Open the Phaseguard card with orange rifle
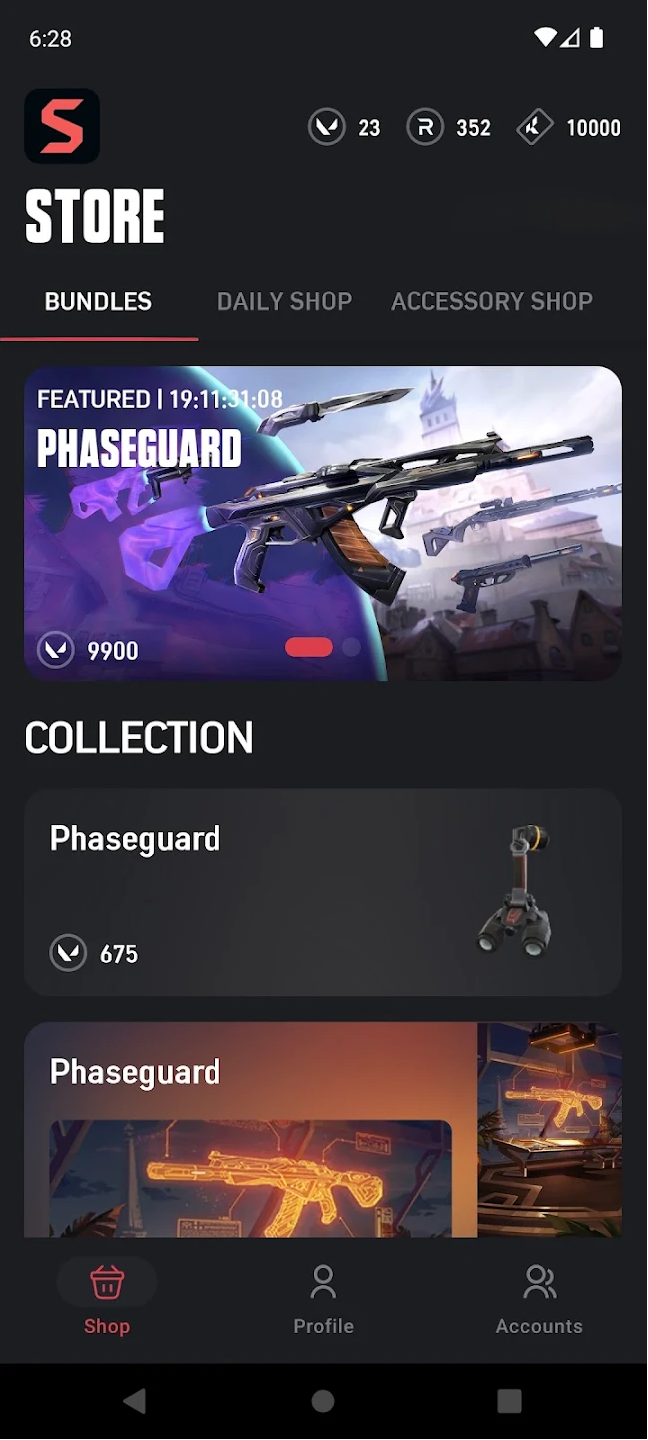This screenshot has height=1440, width=648. (x=323, y=1130)
